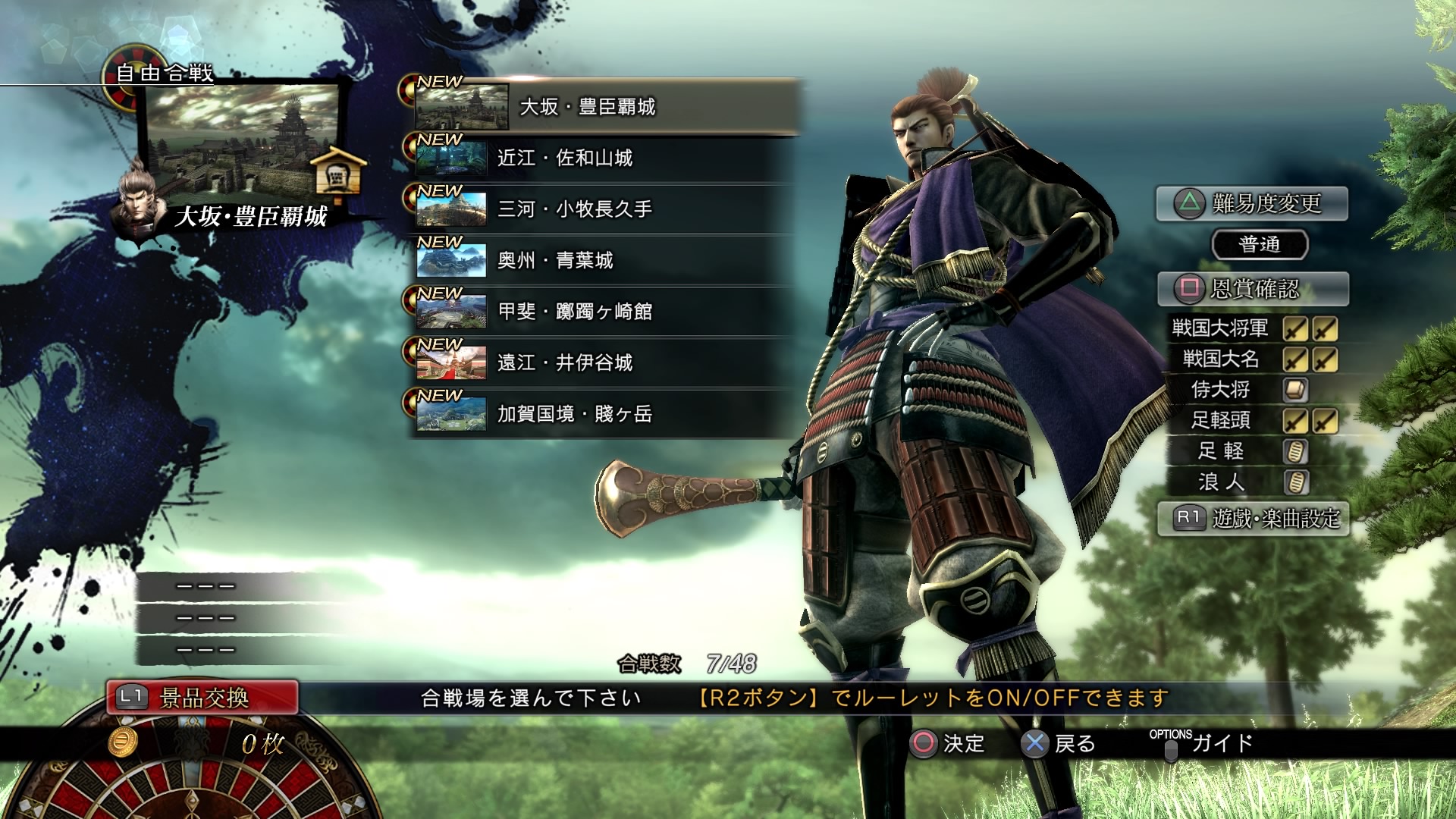
Task: Select the 浪人 reward row
Action: (x=1253, y=482)
